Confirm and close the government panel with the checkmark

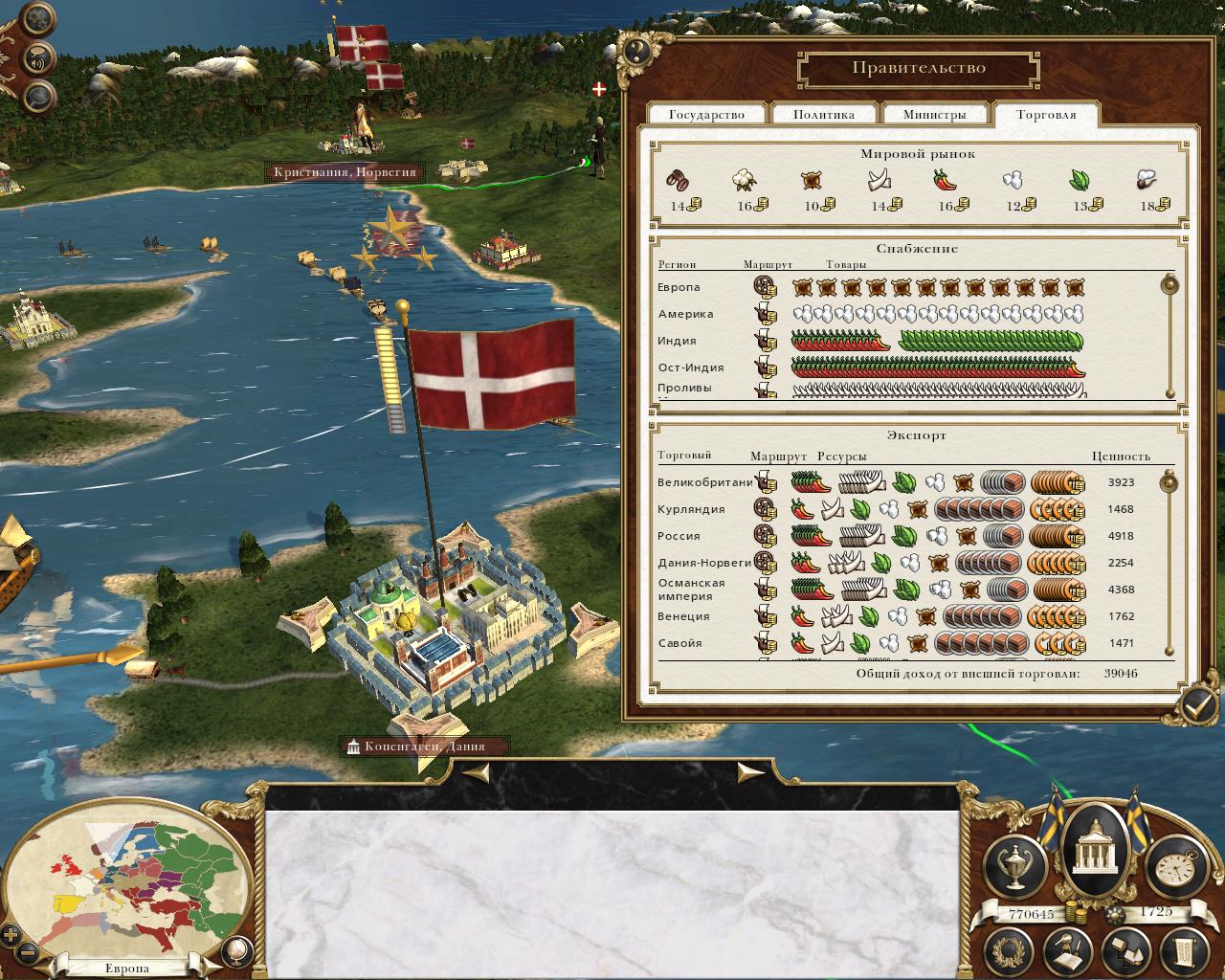1196,705
